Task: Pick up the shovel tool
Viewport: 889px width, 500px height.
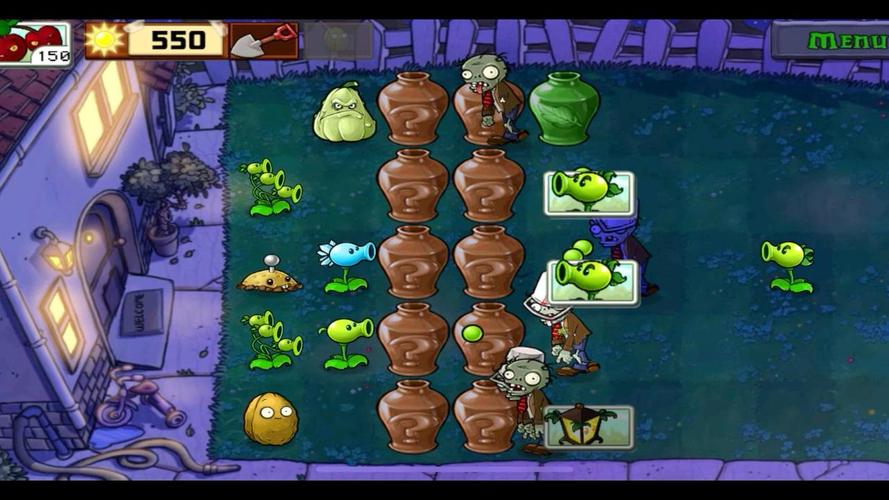Action: coord(263,41)
